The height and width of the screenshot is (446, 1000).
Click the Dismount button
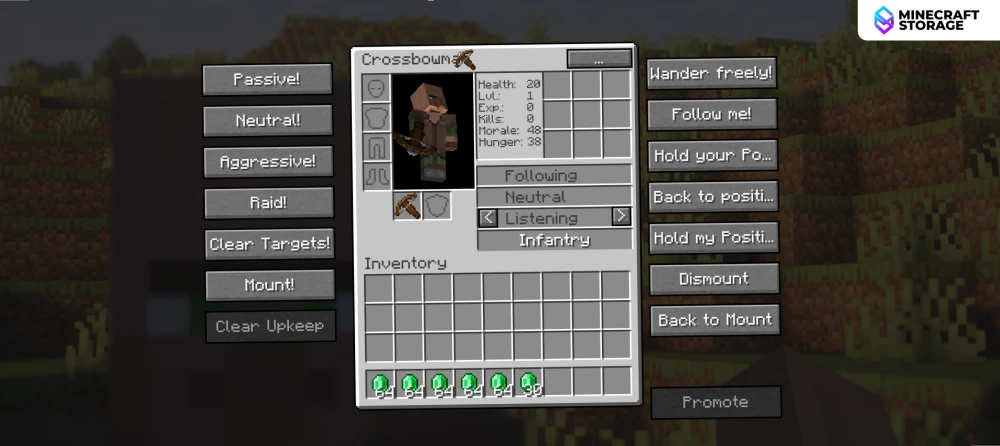(714, 279)
